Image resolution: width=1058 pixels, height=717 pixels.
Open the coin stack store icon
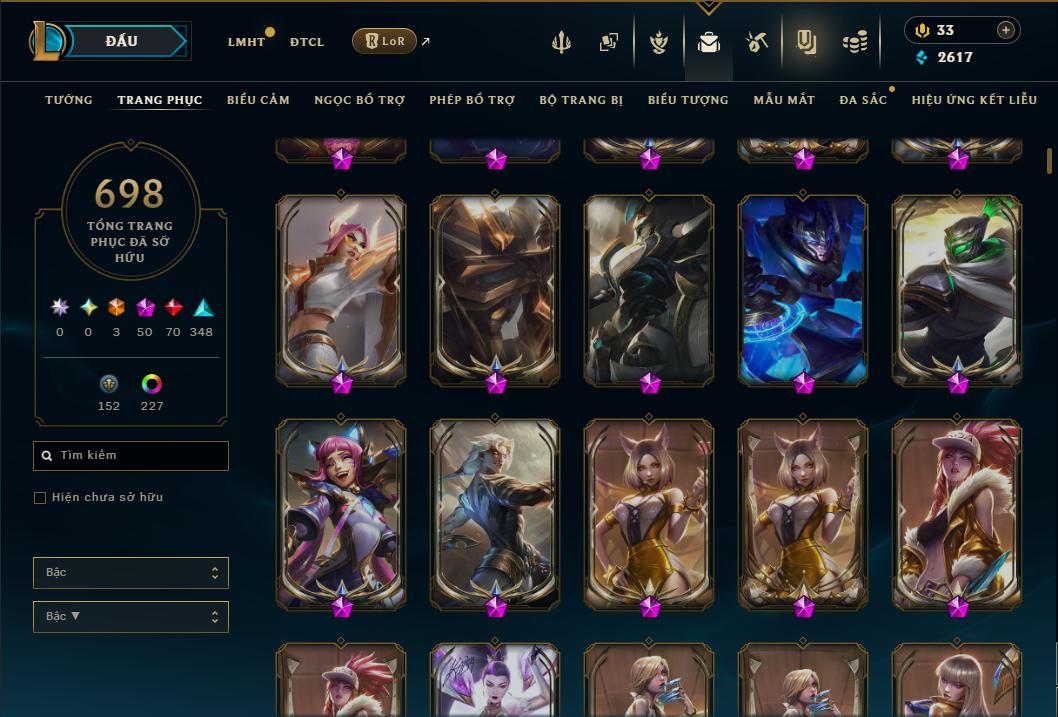pos(854,42)
